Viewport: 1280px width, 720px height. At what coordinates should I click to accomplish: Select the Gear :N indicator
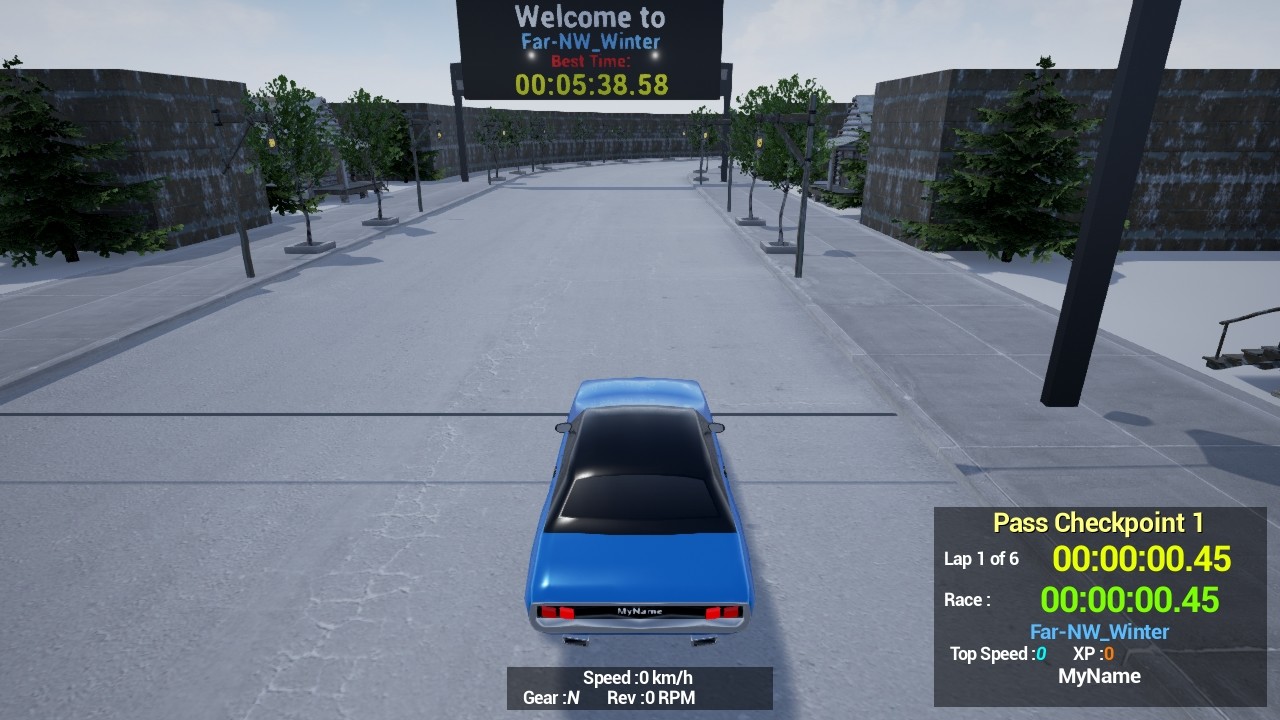[550, 698]
